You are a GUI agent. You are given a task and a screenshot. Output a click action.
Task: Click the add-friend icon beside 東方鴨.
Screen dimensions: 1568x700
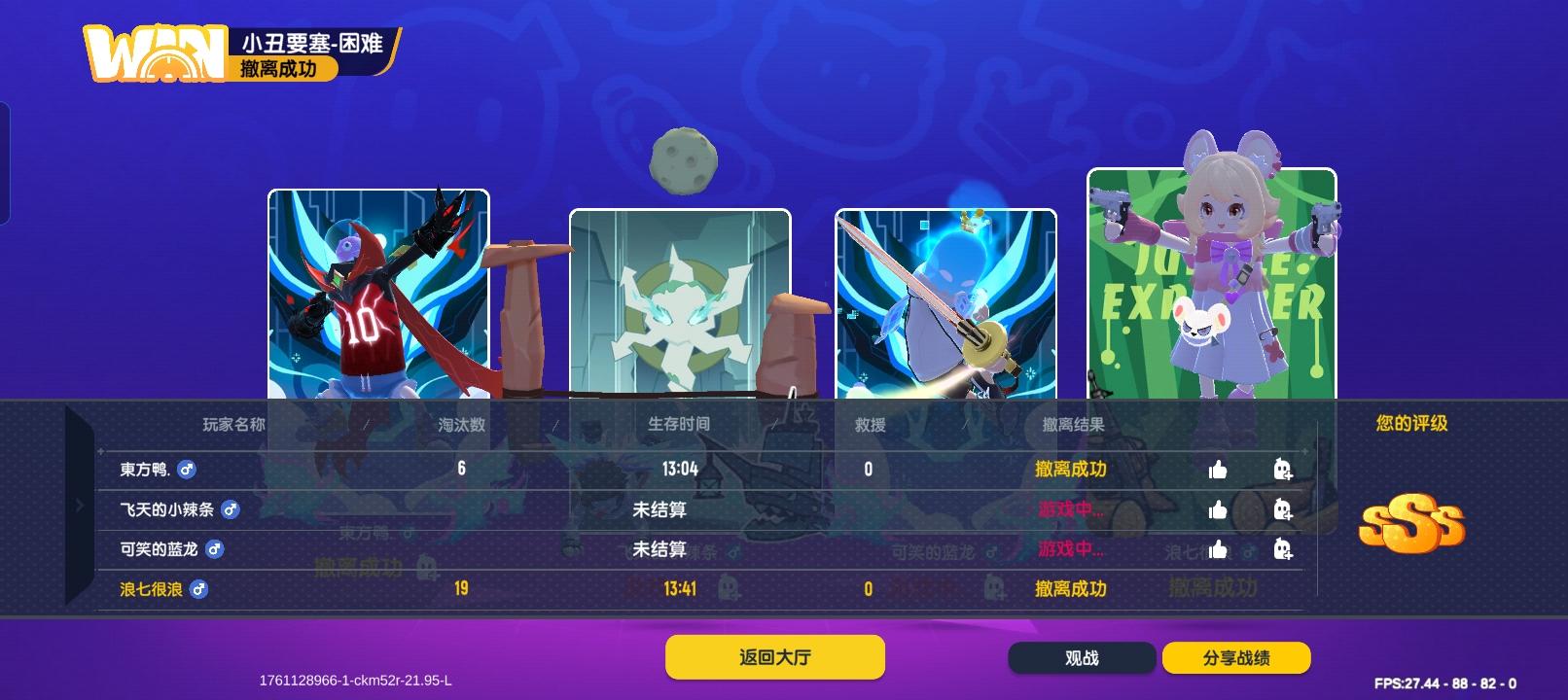(x=1284, y=470)
